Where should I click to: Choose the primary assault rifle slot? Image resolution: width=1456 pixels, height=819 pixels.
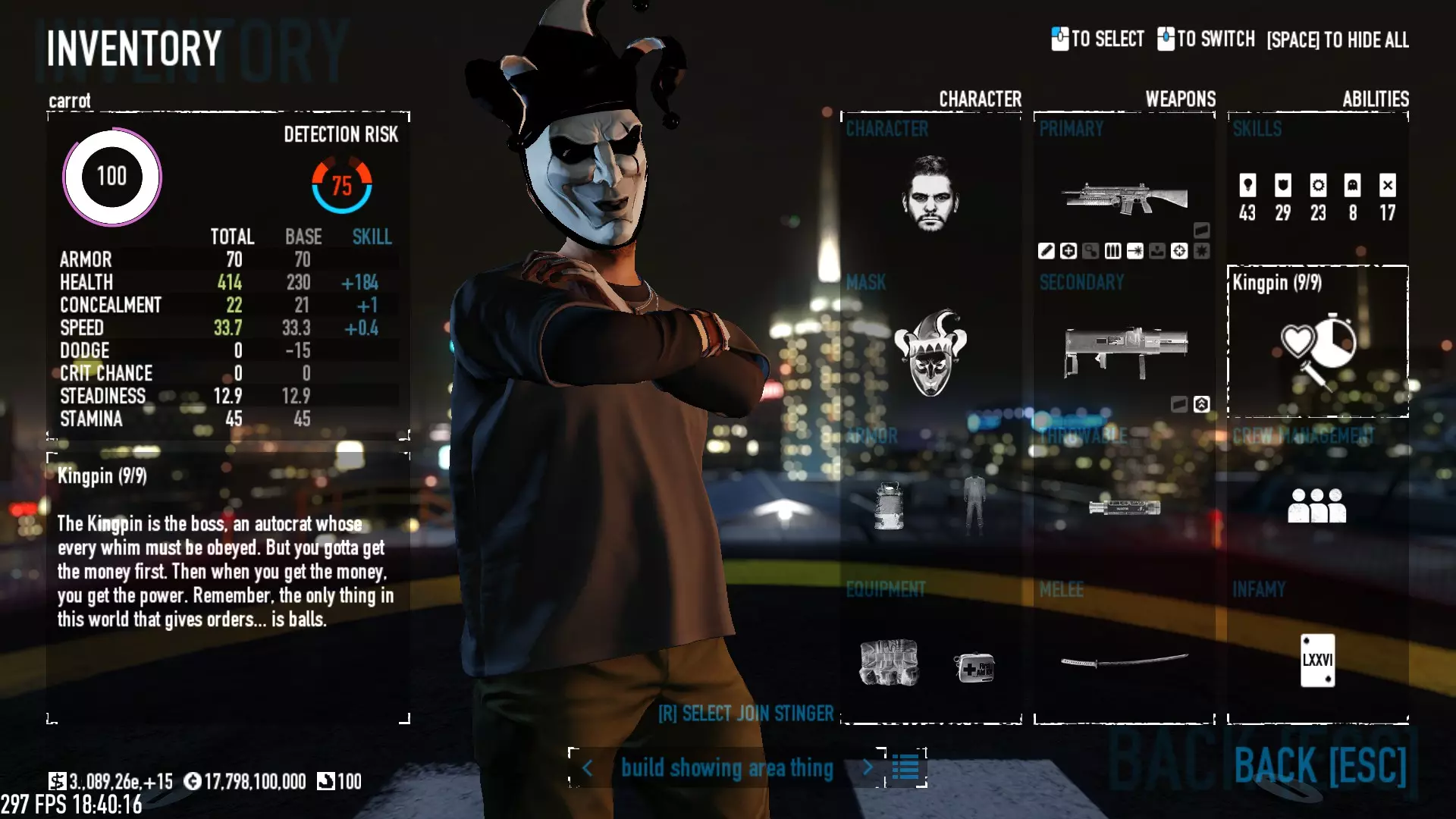[x=1124, y=199]
